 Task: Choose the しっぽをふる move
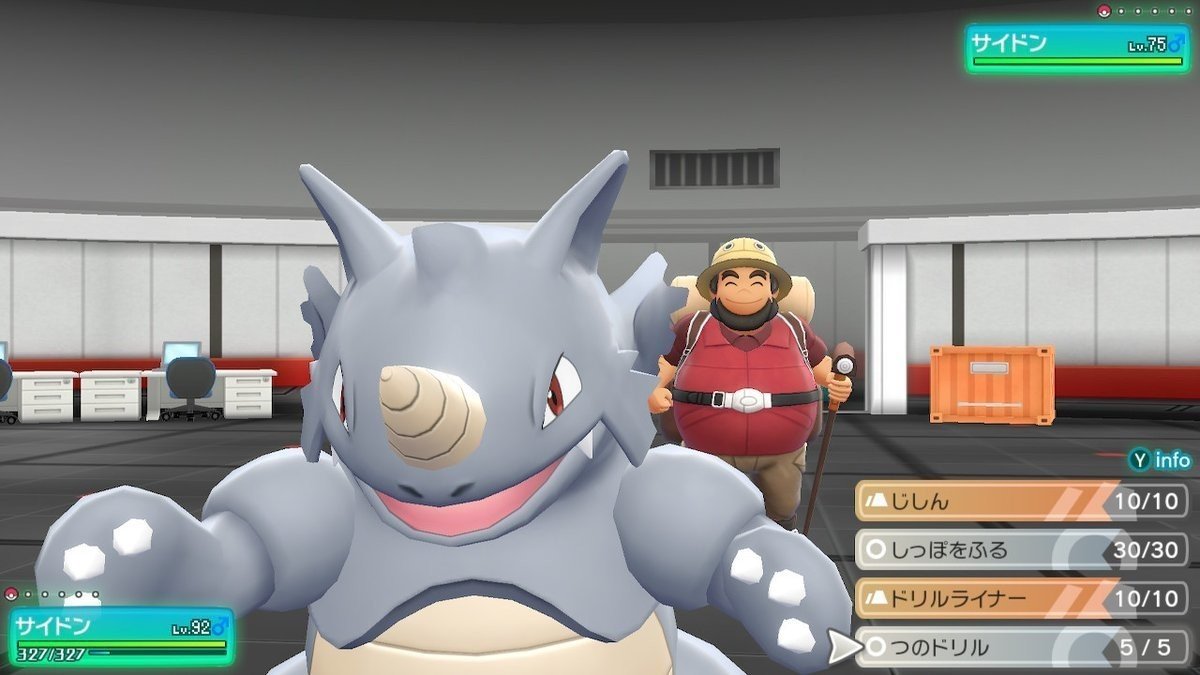(1020, 550)
